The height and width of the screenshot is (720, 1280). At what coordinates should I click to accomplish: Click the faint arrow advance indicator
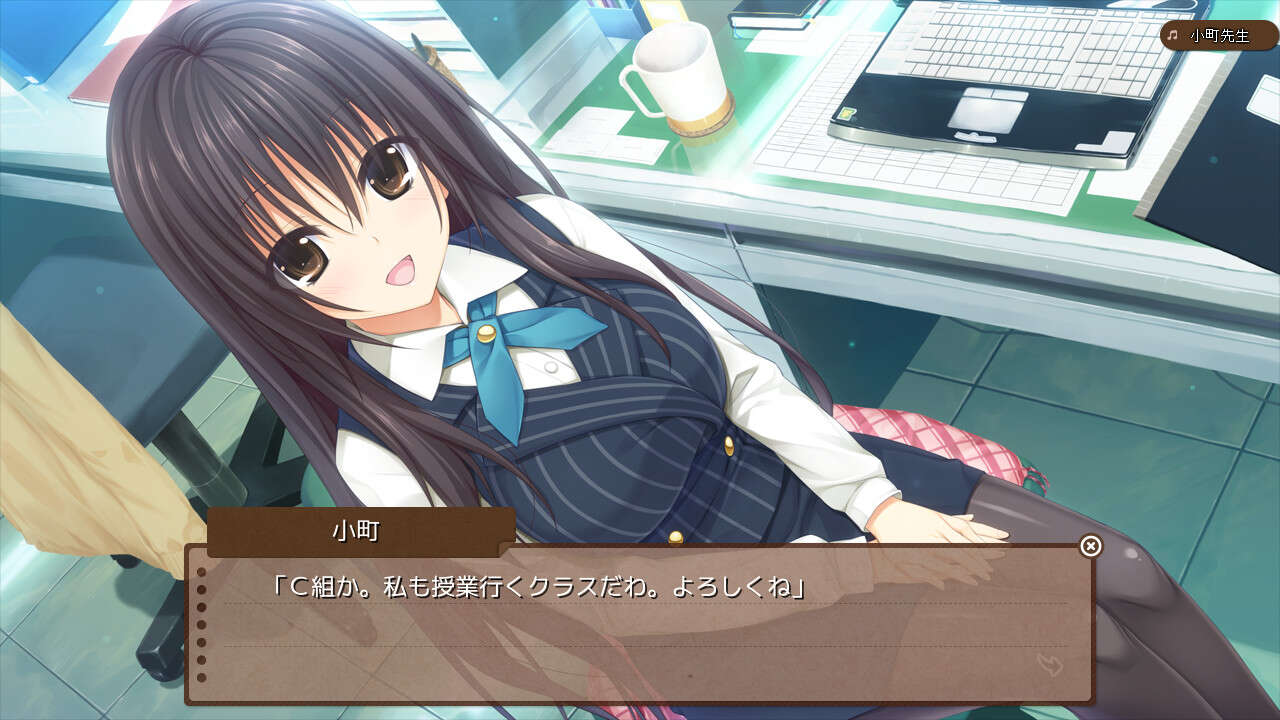tap(1049, 664)
